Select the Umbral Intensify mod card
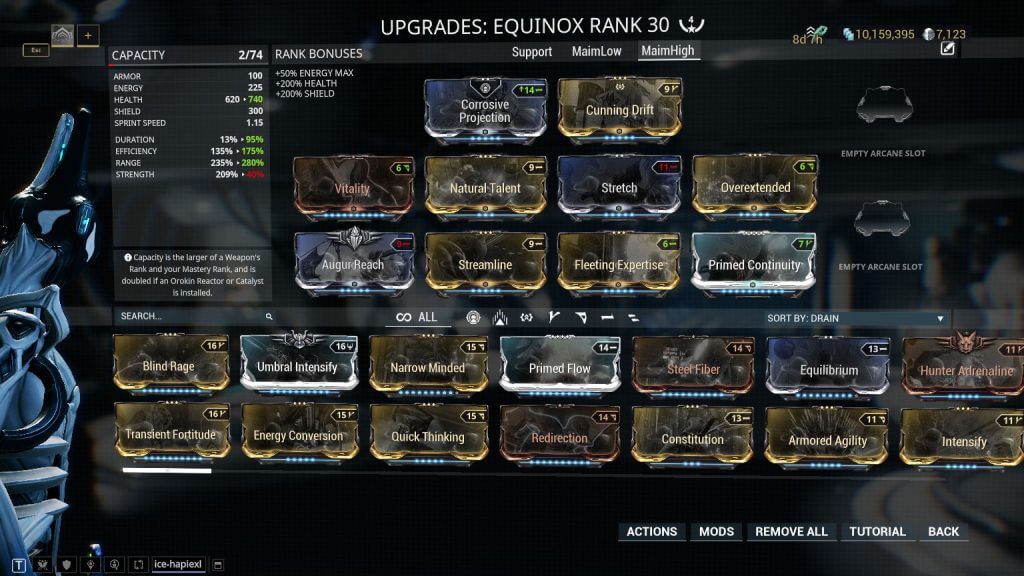1024x576 pixels. pyautogui.click(x=298, y=364)
